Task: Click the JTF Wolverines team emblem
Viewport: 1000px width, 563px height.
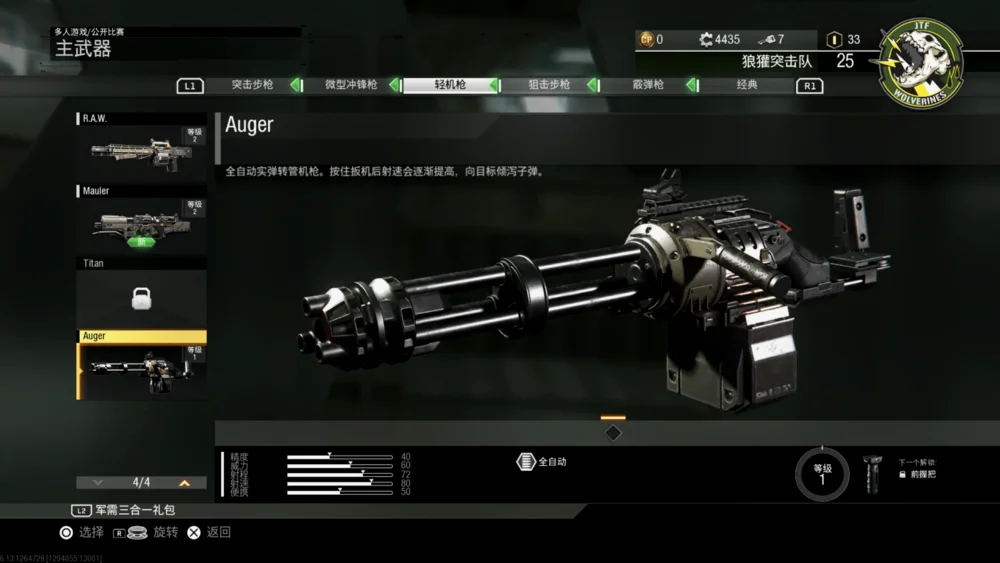Action: click(x=921, y=63)
